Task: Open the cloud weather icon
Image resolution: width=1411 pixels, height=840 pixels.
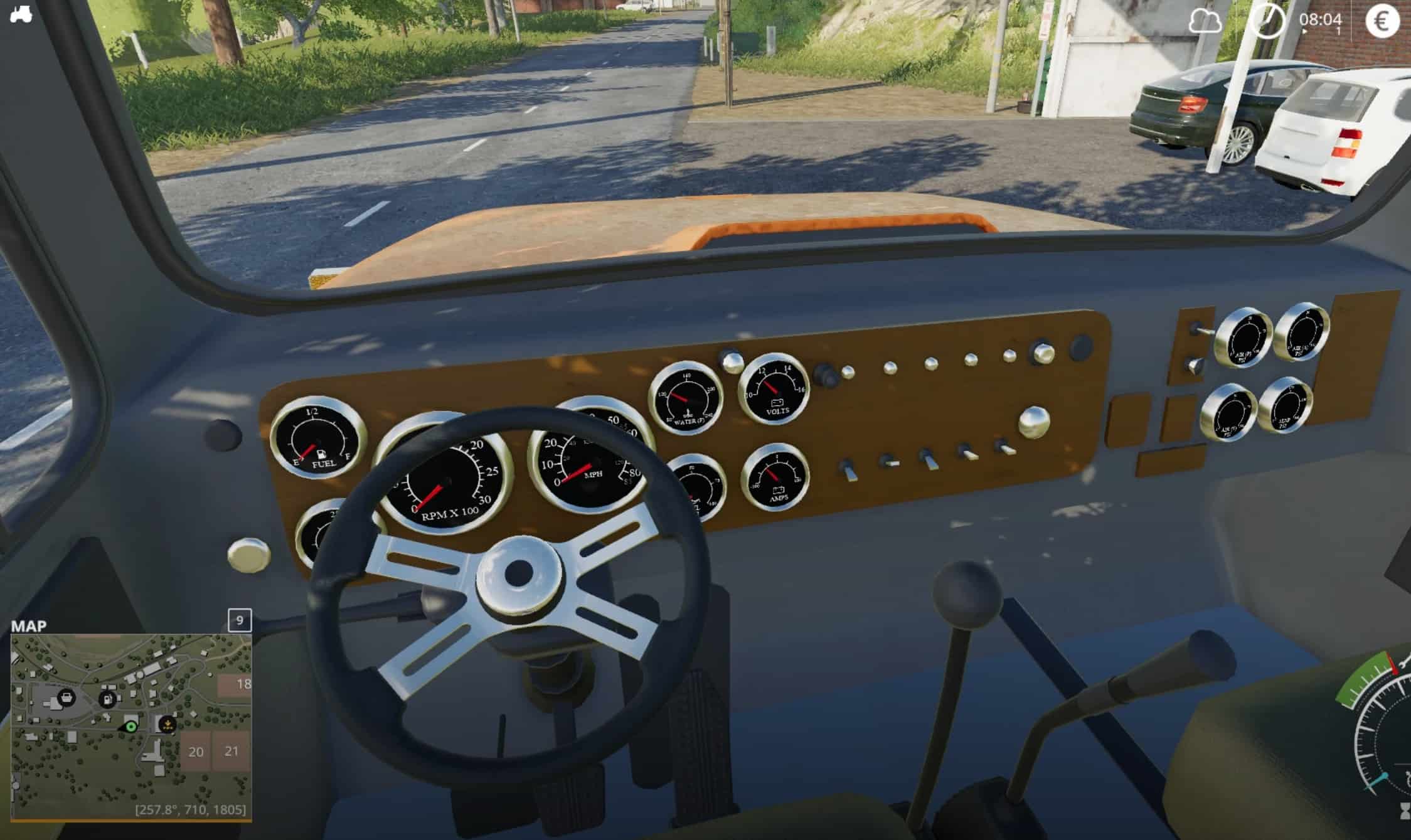Action: [1205, 23]
